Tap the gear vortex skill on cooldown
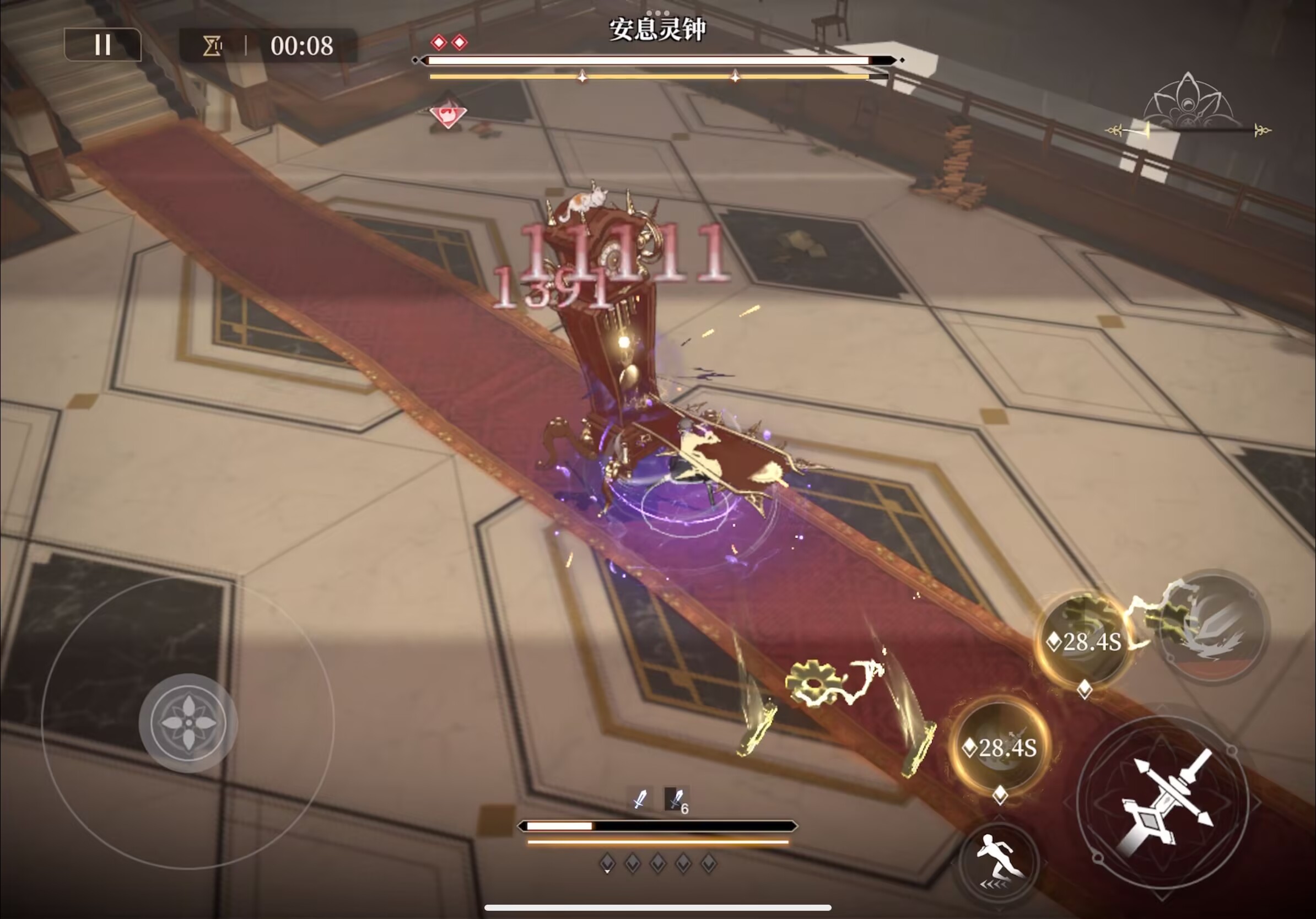Image resolution: width=1316 pixels, height=919 pixels. click(x=1083, y=641)
